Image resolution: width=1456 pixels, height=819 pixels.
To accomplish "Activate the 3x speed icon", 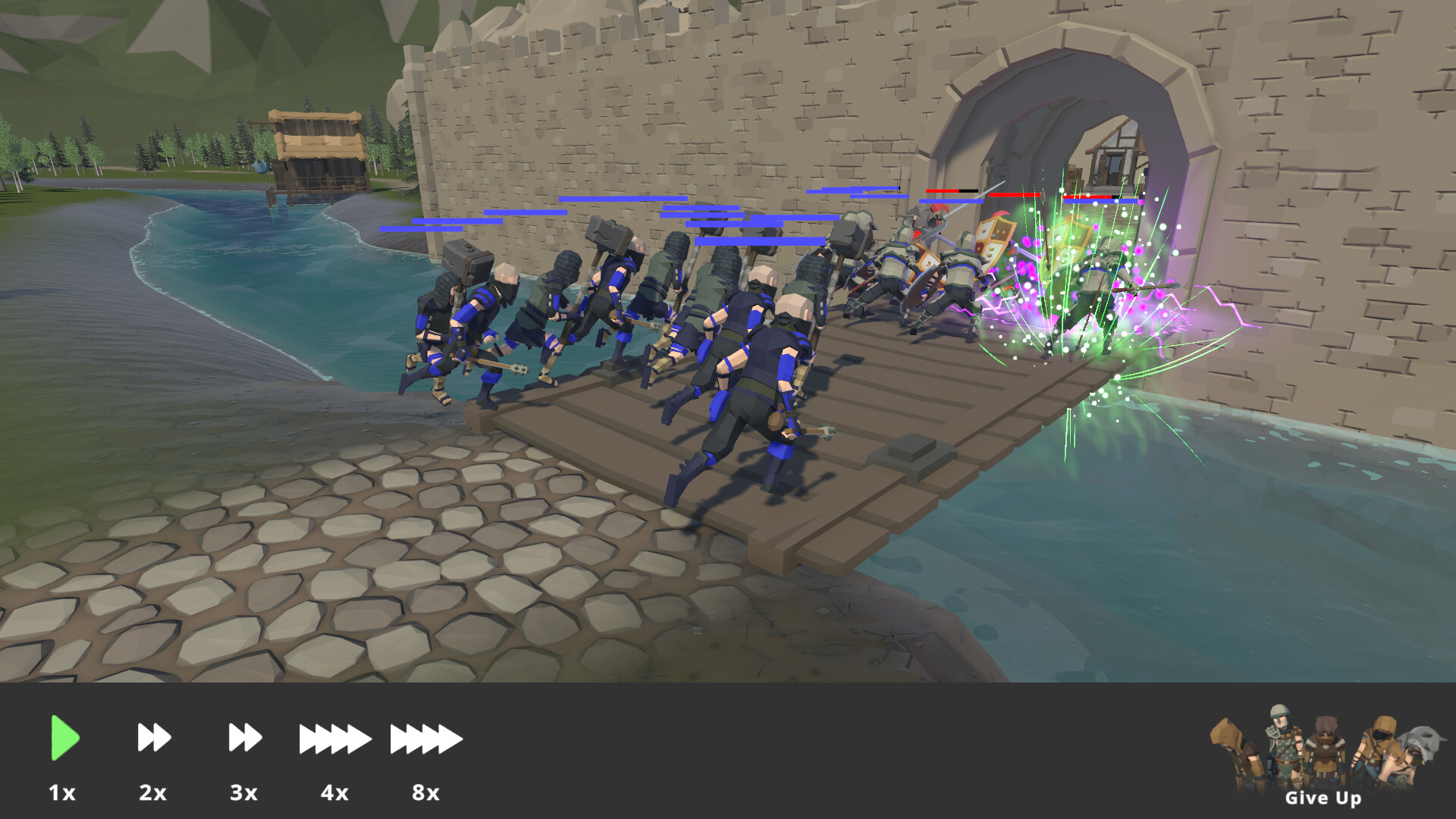I will (x=243, y=737).
